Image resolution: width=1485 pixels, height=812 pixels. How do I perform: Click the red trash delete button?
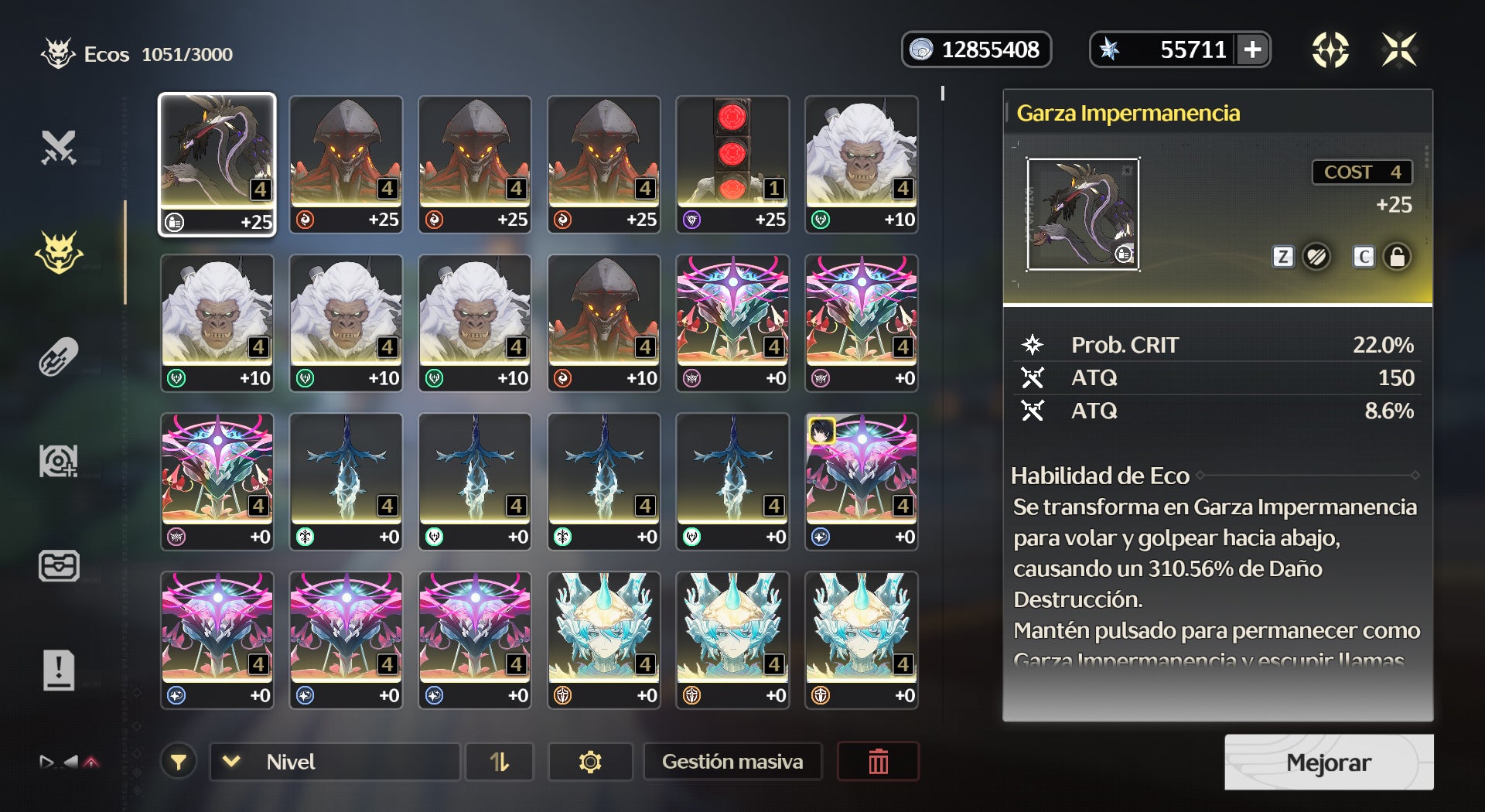tap(878, 762)
